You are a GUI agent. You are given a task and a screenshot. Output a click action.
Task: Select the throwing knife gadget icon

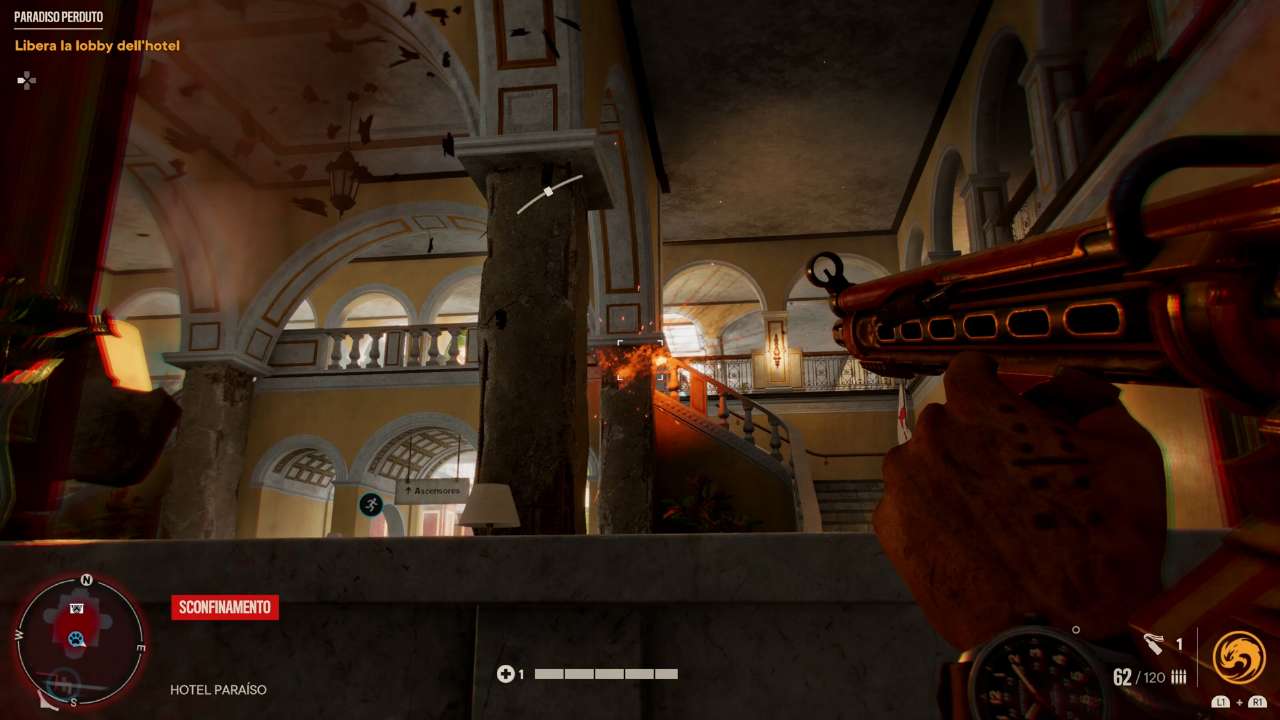click(1154, 644)
